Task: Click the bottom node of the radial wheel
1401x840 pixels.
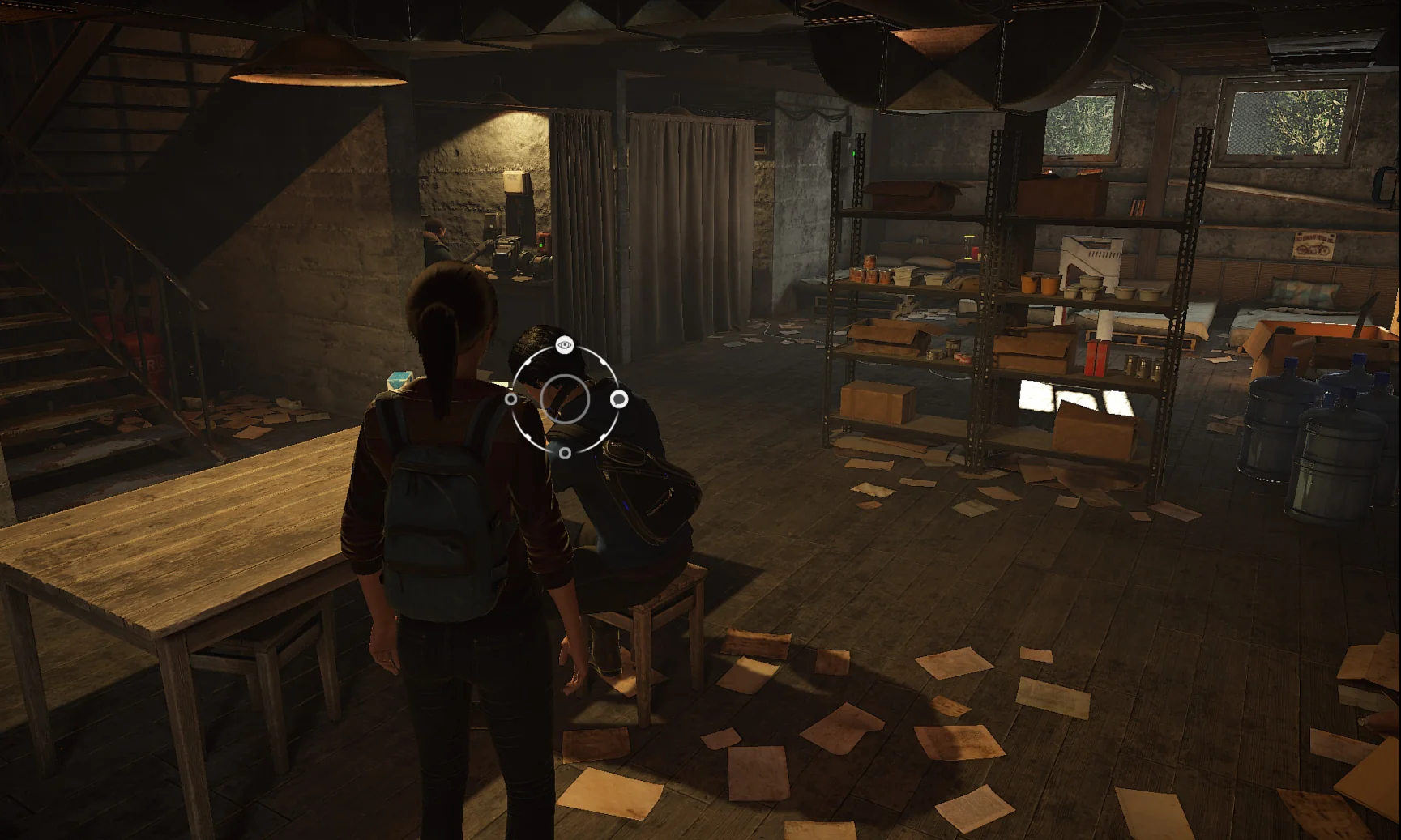Action: [x=565, y=453]
